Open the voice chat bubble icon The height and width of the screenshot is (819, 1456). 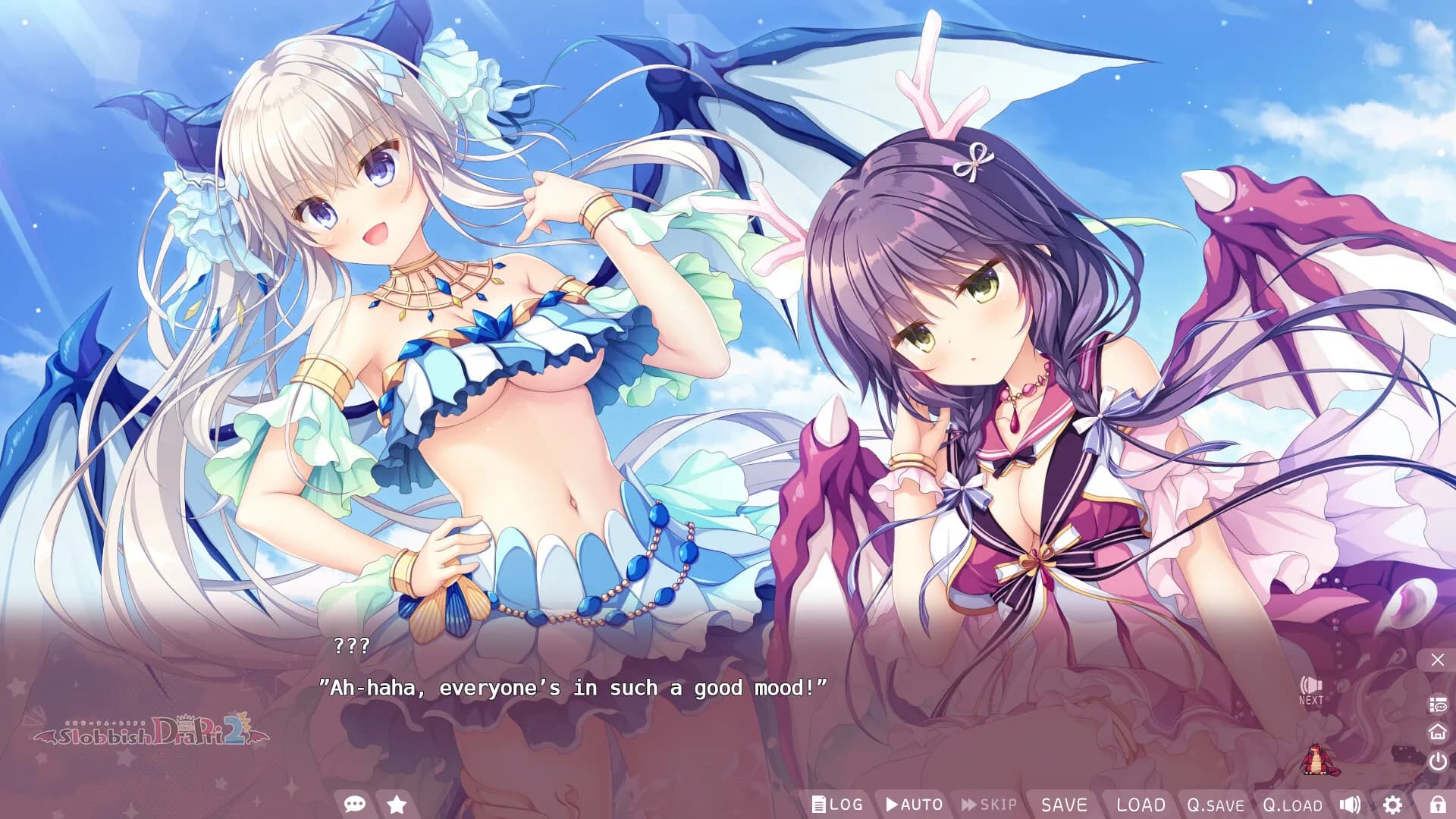(353, 804)
